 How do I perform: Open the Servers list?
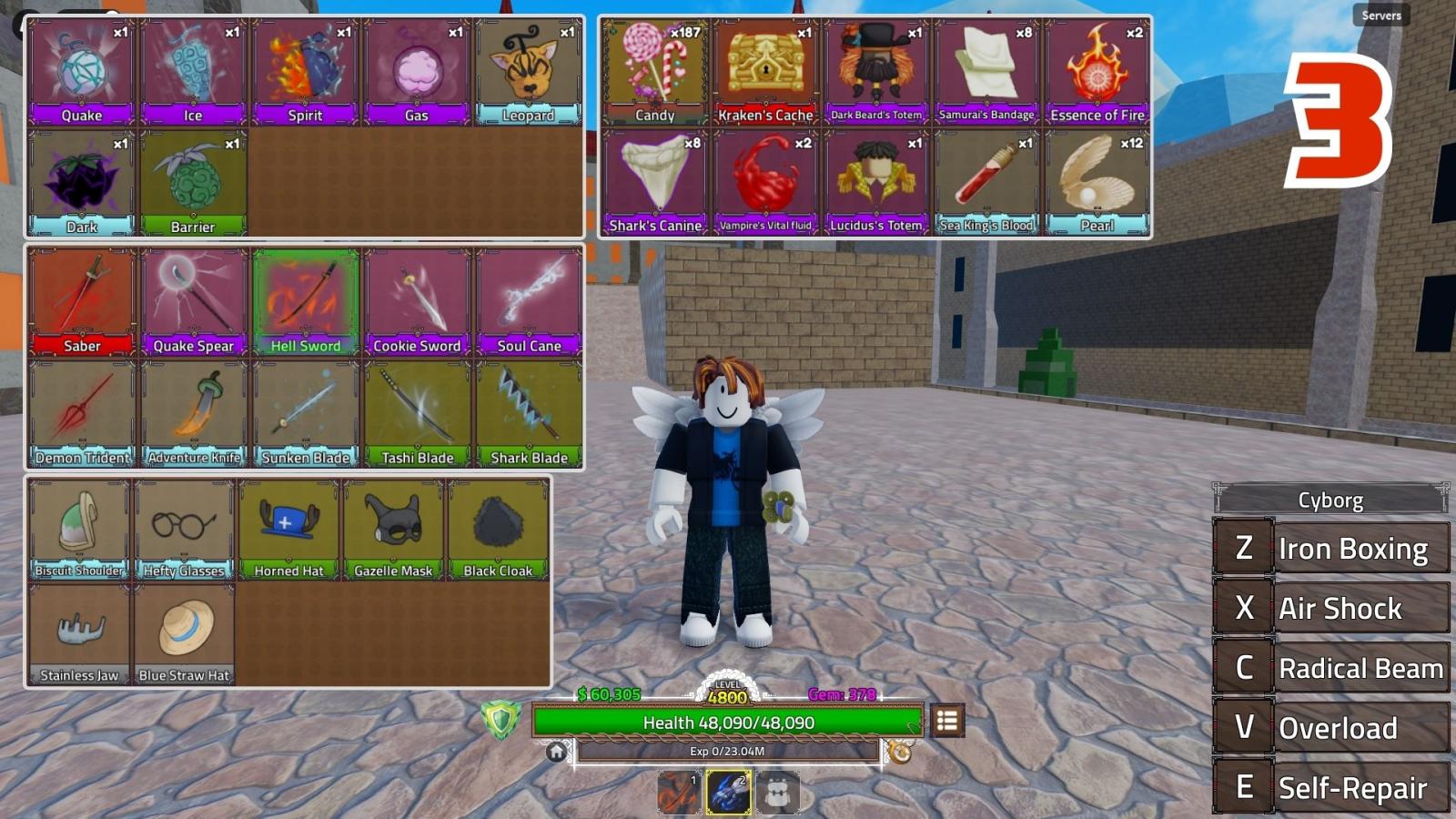point(1380,15)
